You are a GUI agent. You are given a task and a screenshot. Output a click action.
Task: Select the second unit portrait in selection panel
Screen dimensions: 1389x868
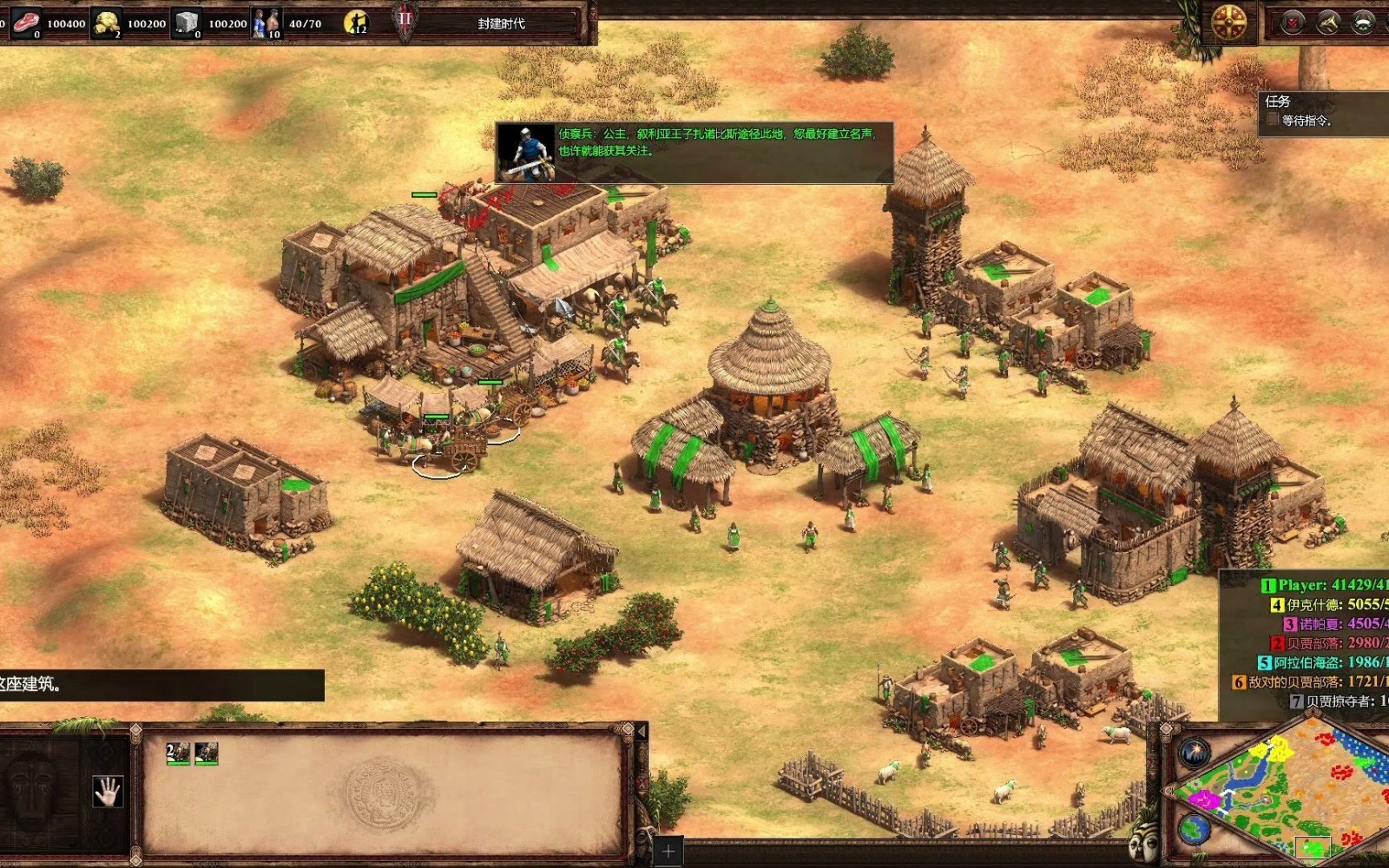point(207,753)
